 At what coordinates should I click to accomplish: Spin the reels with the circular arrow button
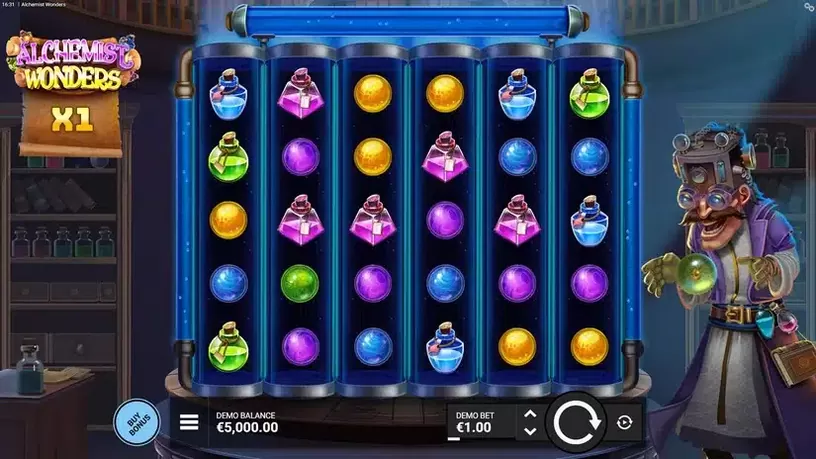tap(575, 422)
